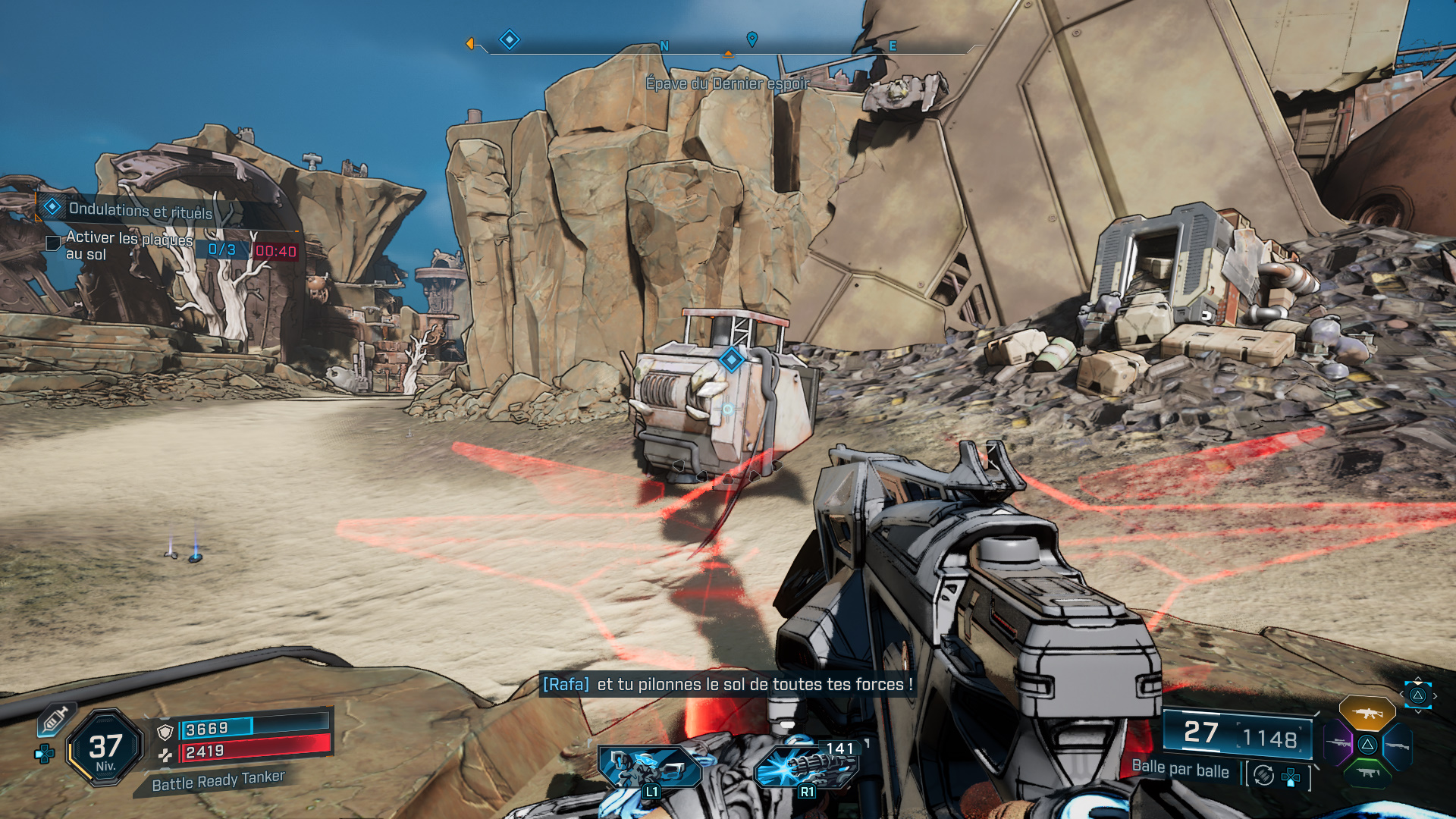This screenshot has height=819, width=1456.
Task: Click the blue diamond quest marker on compass
Action: (x=510, y=39)
